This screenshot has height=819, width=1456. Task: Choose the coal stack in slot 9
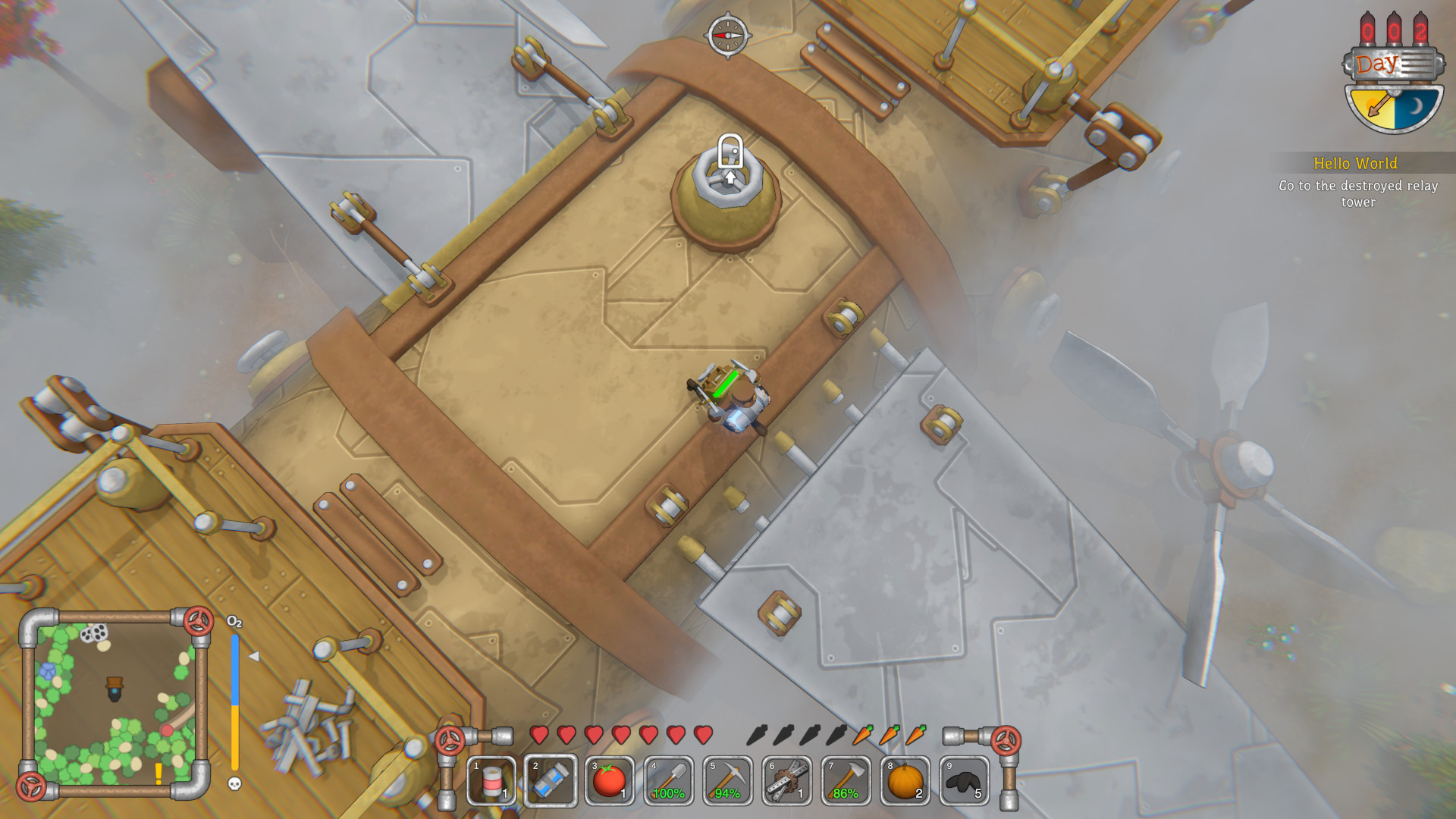pyautogui.click(x=965, y=780)
